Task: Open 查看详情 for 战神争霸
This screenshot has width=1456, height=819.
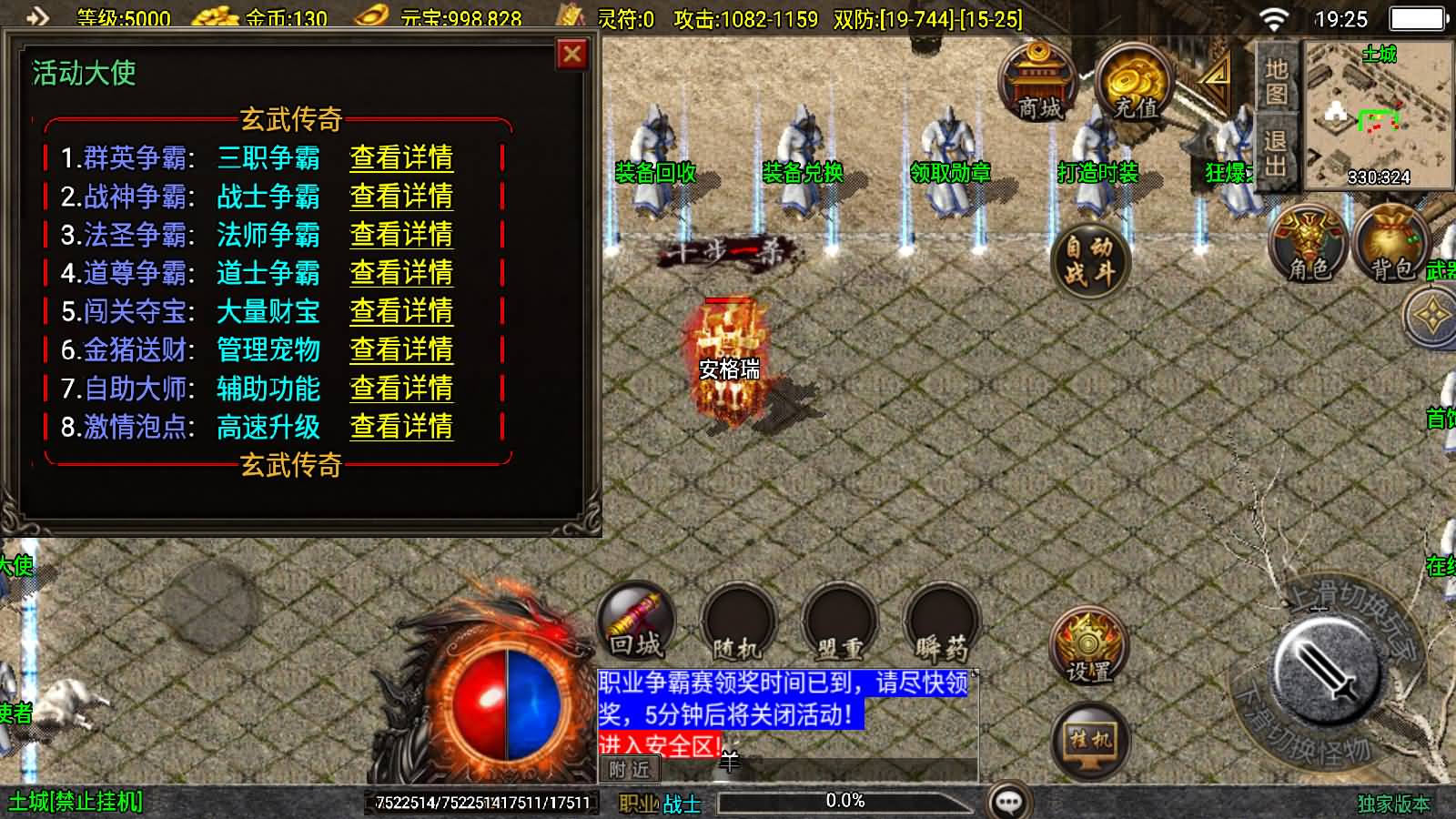Action: 401,197
